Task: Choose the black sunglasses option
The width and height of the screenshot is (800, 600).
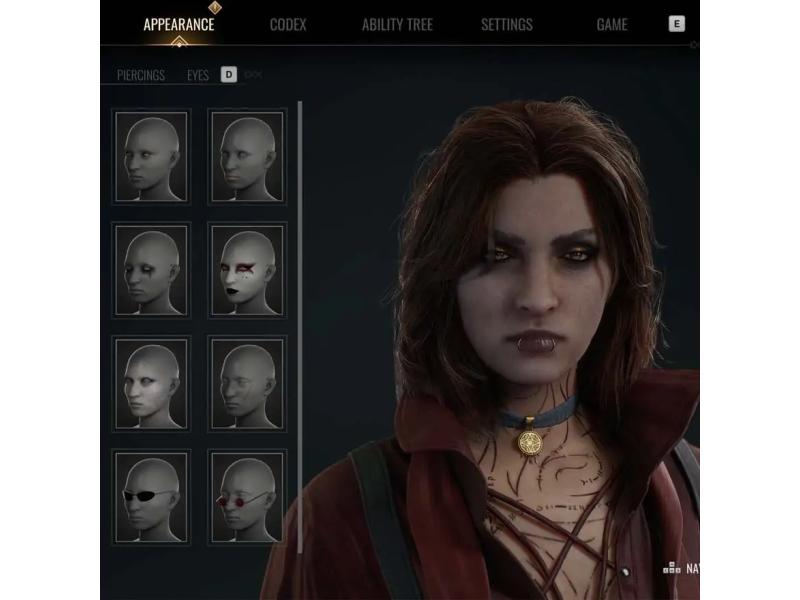Action: [x=151, y=497]
